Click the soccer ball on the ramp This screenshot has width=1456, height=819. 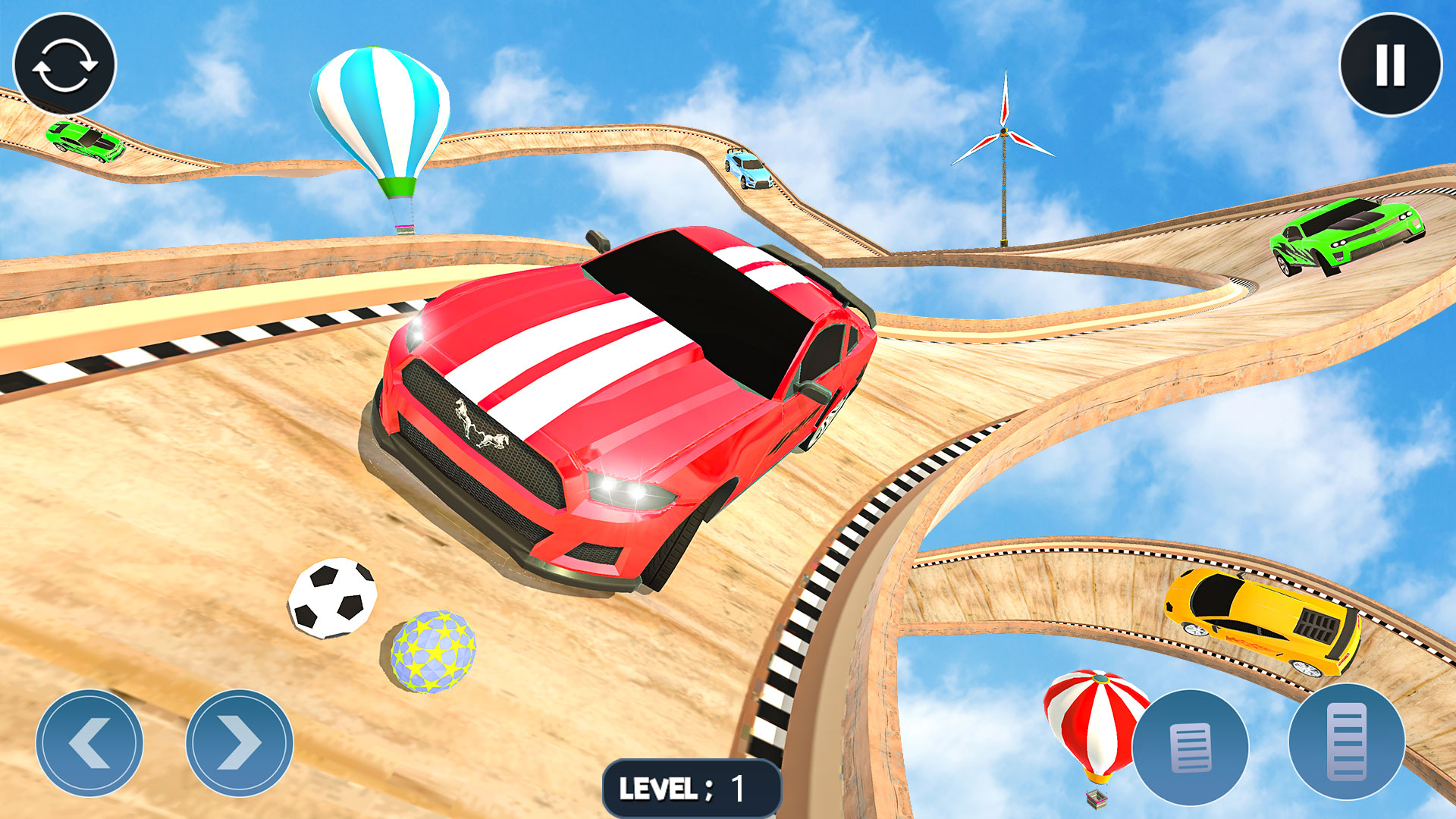(x=334, y=599)
